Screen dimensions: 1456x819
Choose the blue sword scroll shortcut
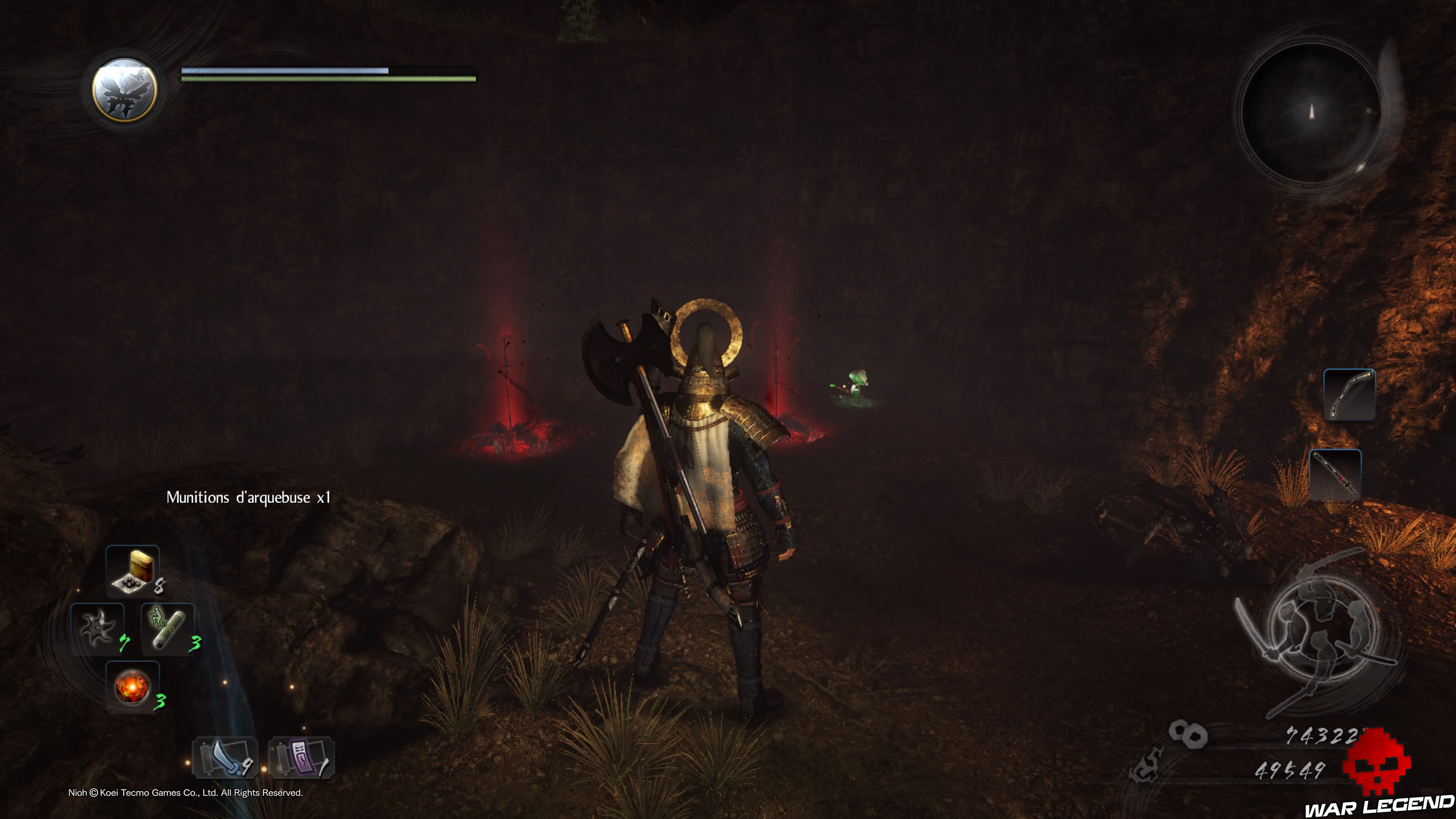(x=226, y=758)
